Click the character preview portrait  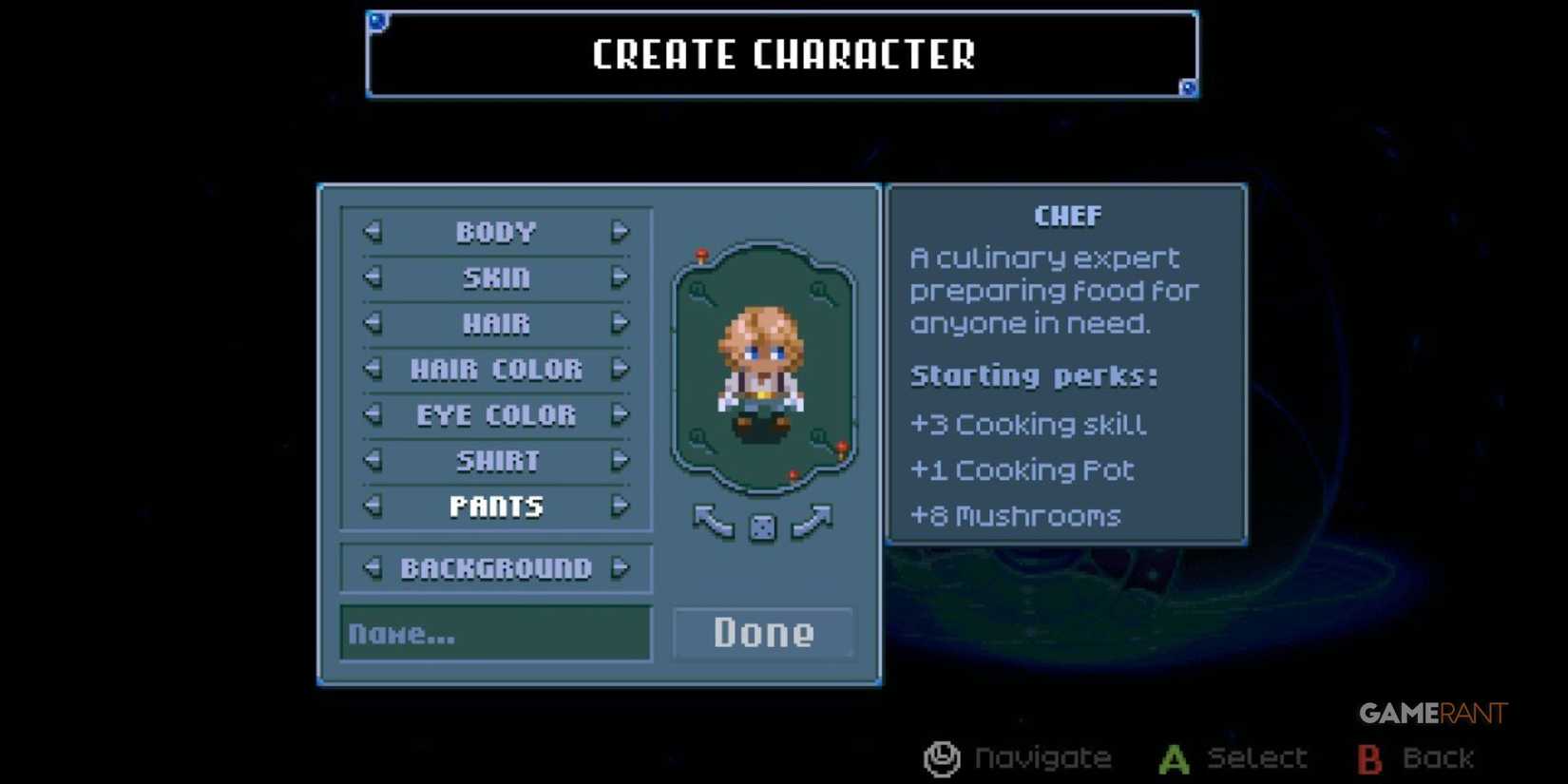[765, 371]
